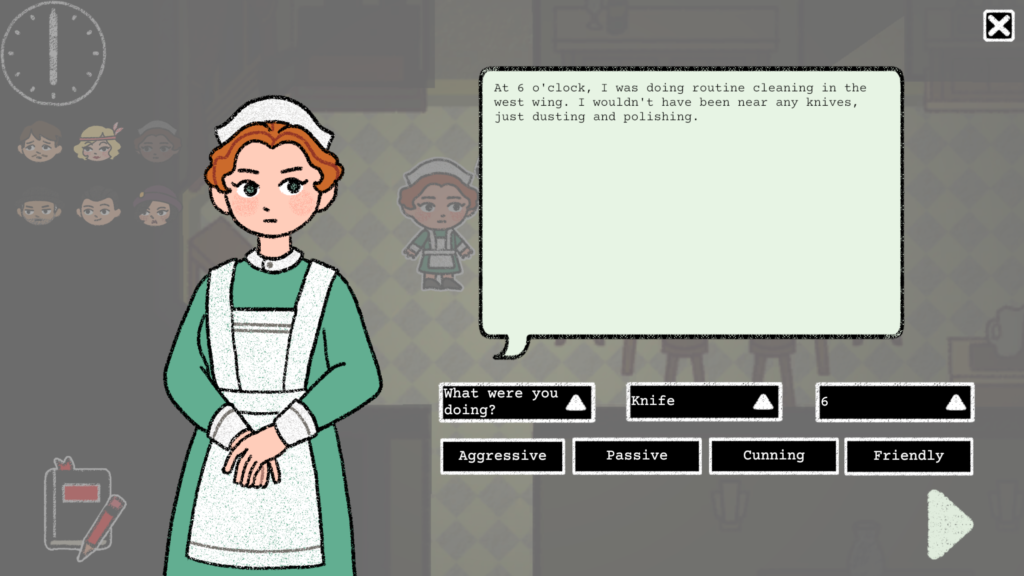The height and width of the screenshot is (576, 1024).
Task: Click the arrow to submit the question
Action: [x=949, y=523]
